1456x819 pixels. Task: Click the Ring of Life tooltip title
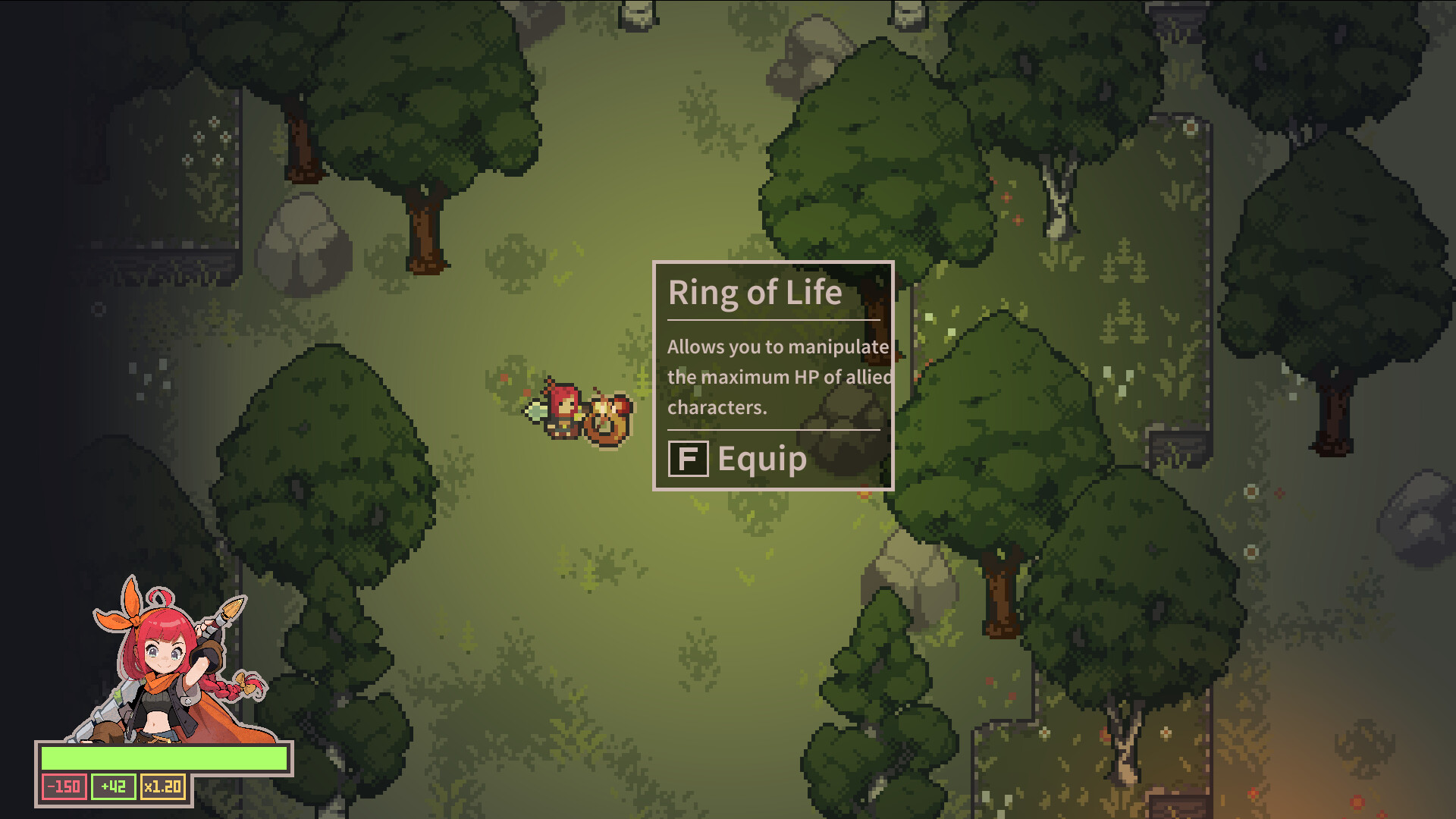point(755,292)
